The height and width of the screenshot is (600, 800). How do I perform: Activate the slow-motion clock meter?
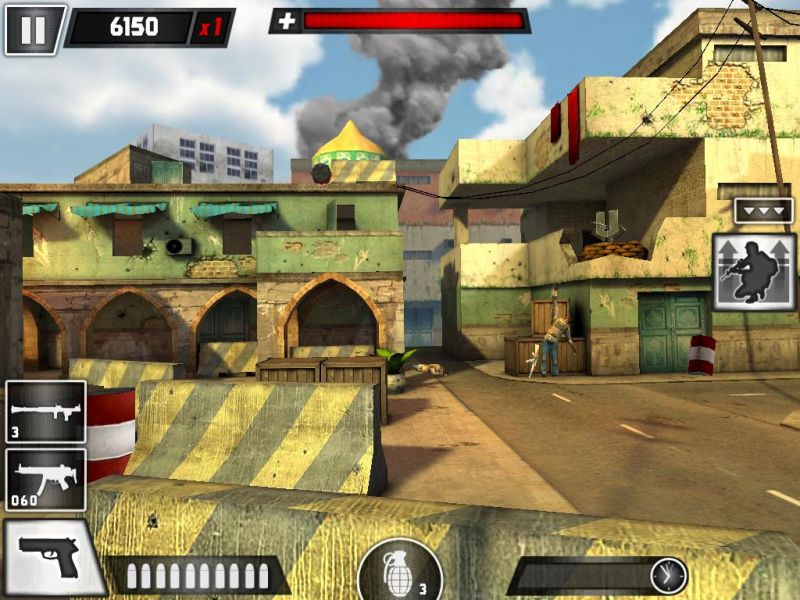(668, 575)
